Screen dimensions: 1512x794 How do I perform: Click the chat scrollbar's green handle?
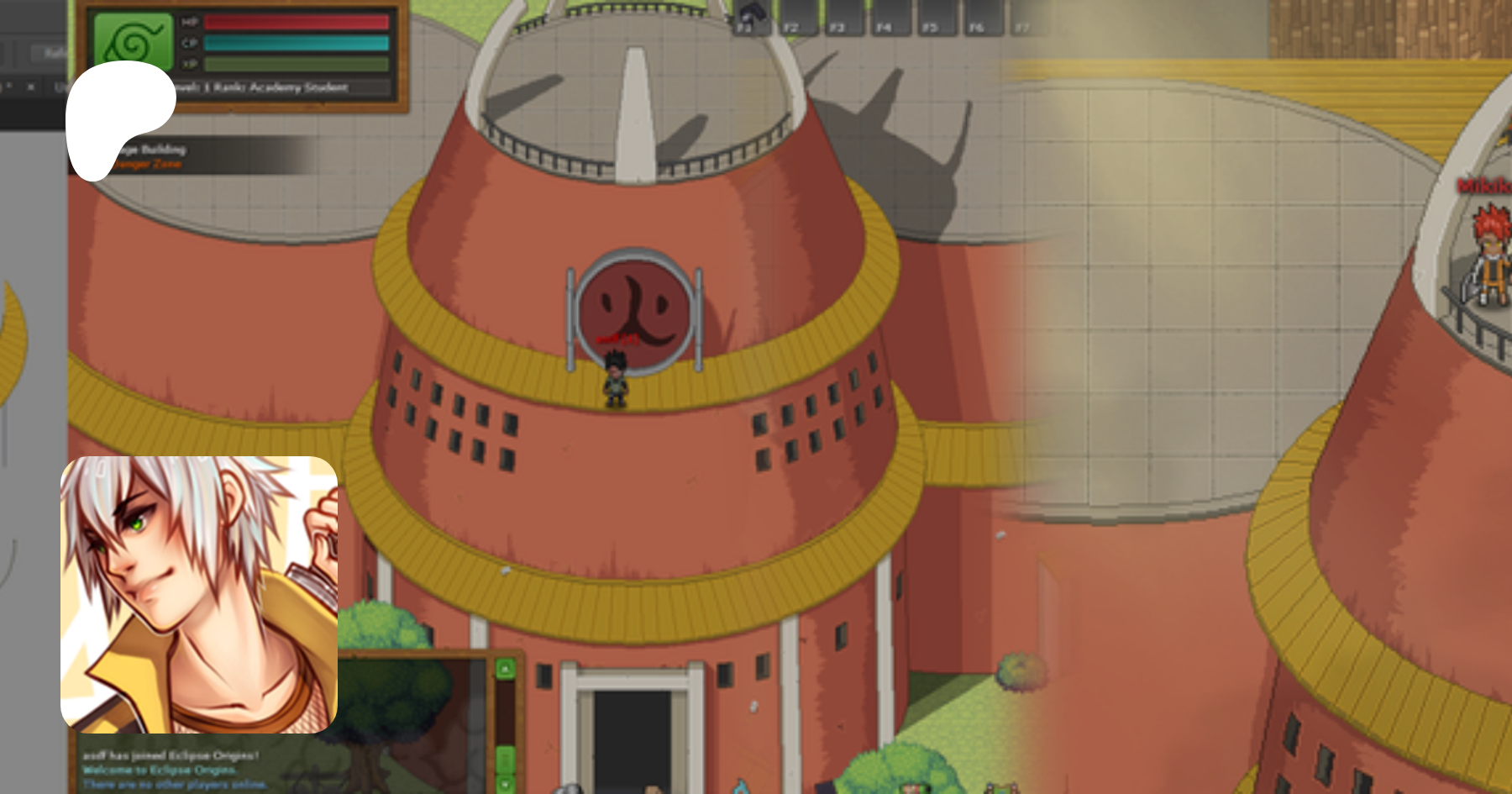505,759
